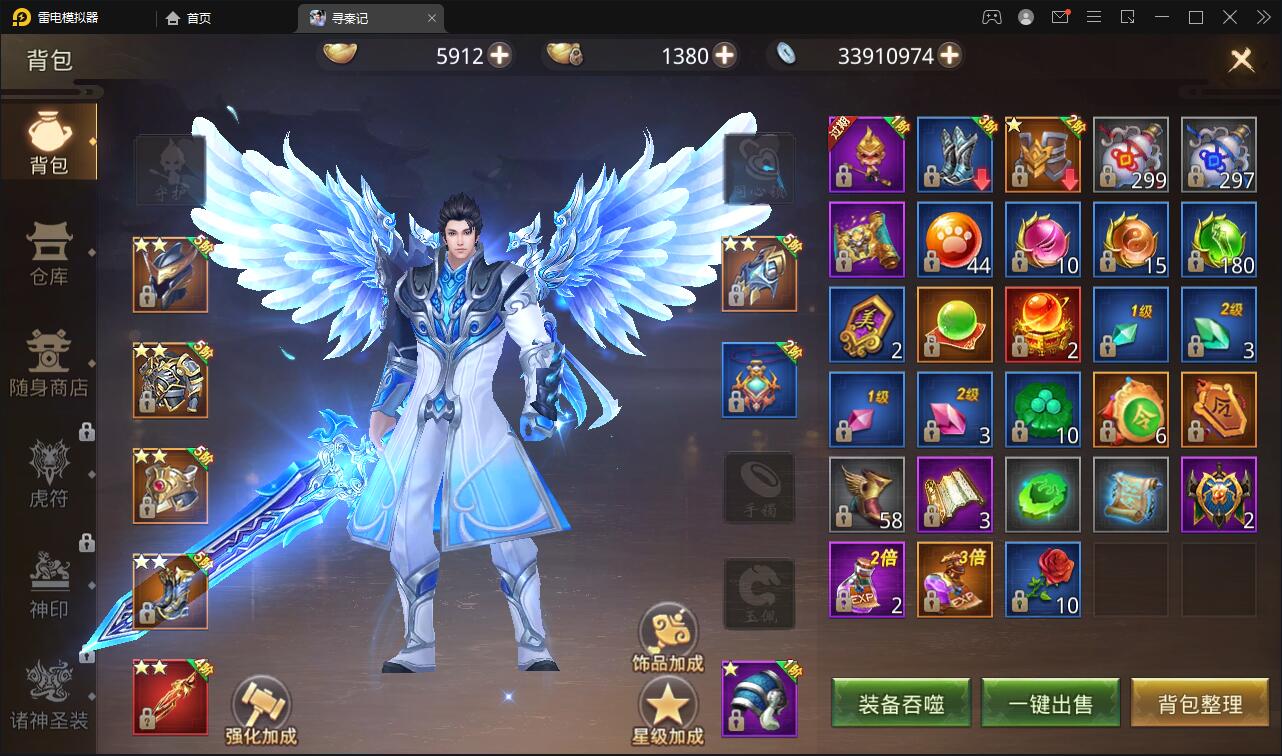Open 诸神圣装 from the sidebar
The image size is (1282, 756).
49,690
